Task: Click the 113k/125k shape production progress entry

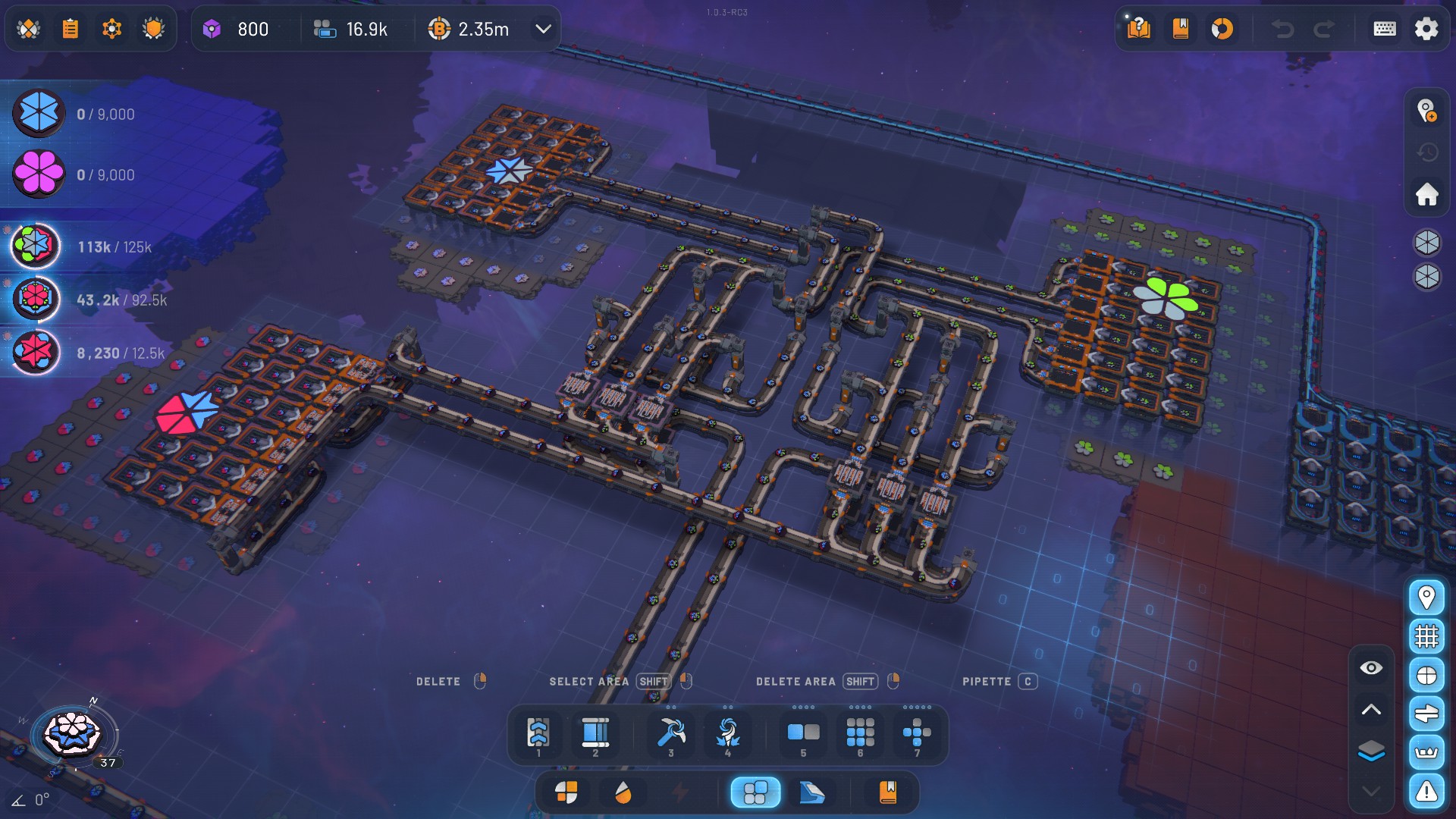Action: [x=83, y=246]
